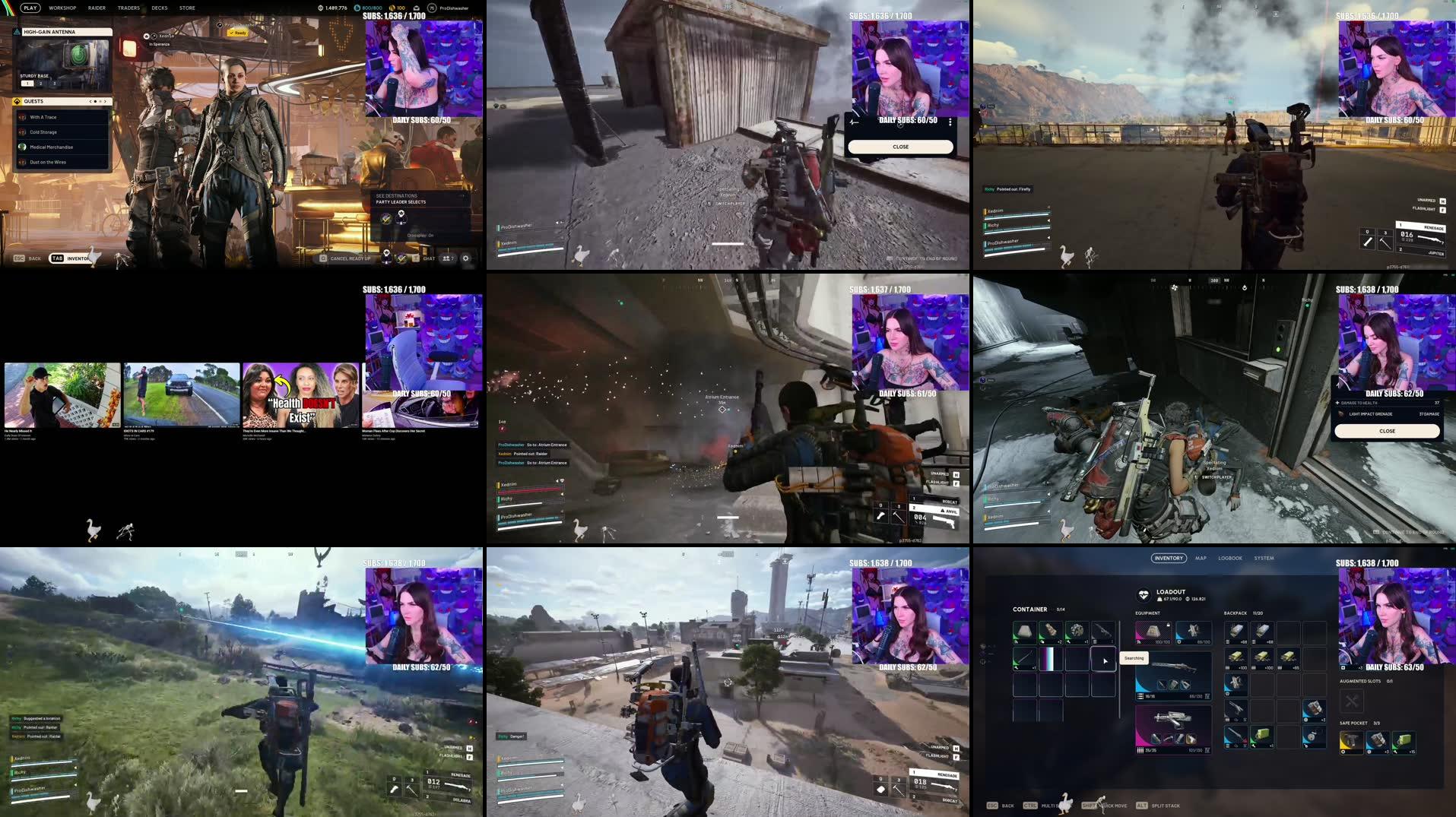
Task: Click the heart Loadout icon in Inventory
Action: (x=1145, y=594)
